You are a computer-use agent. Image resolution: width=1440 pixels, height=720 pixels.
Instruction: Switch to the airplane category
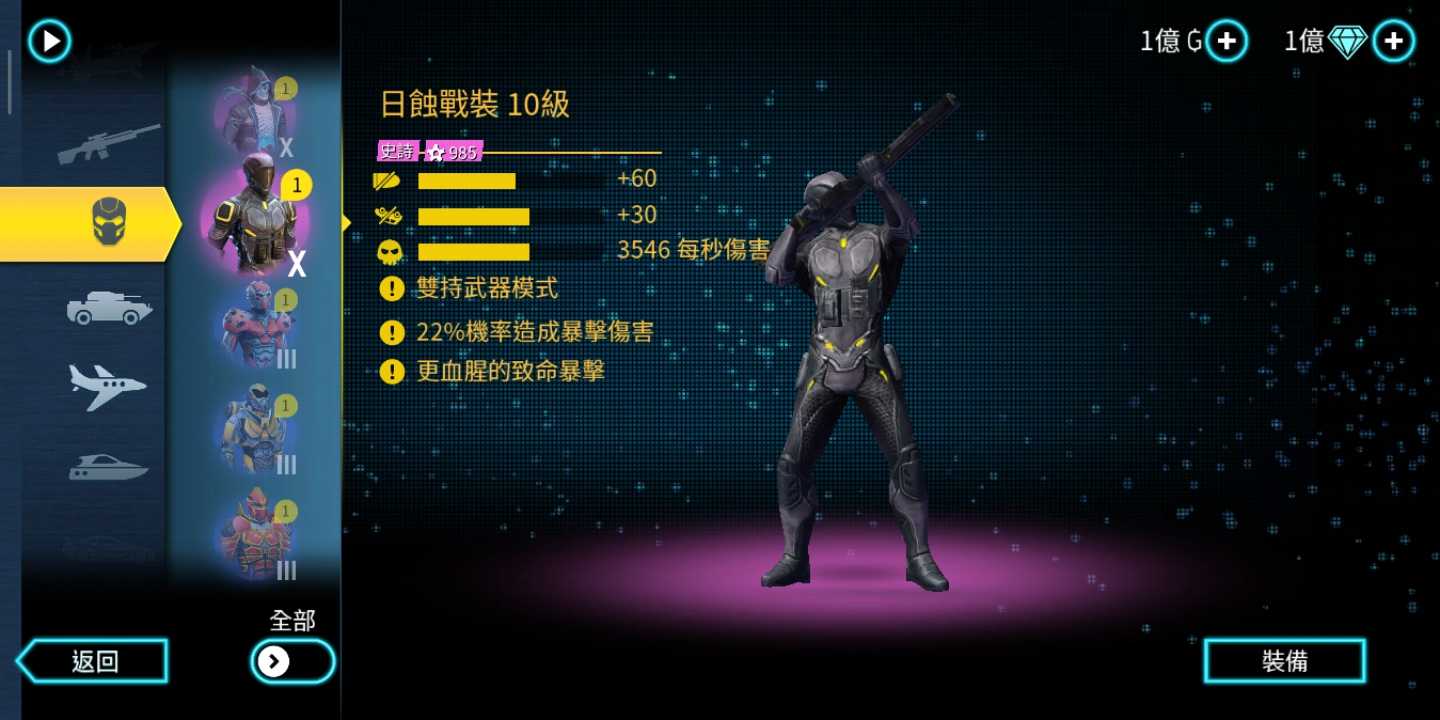(108, 386)
